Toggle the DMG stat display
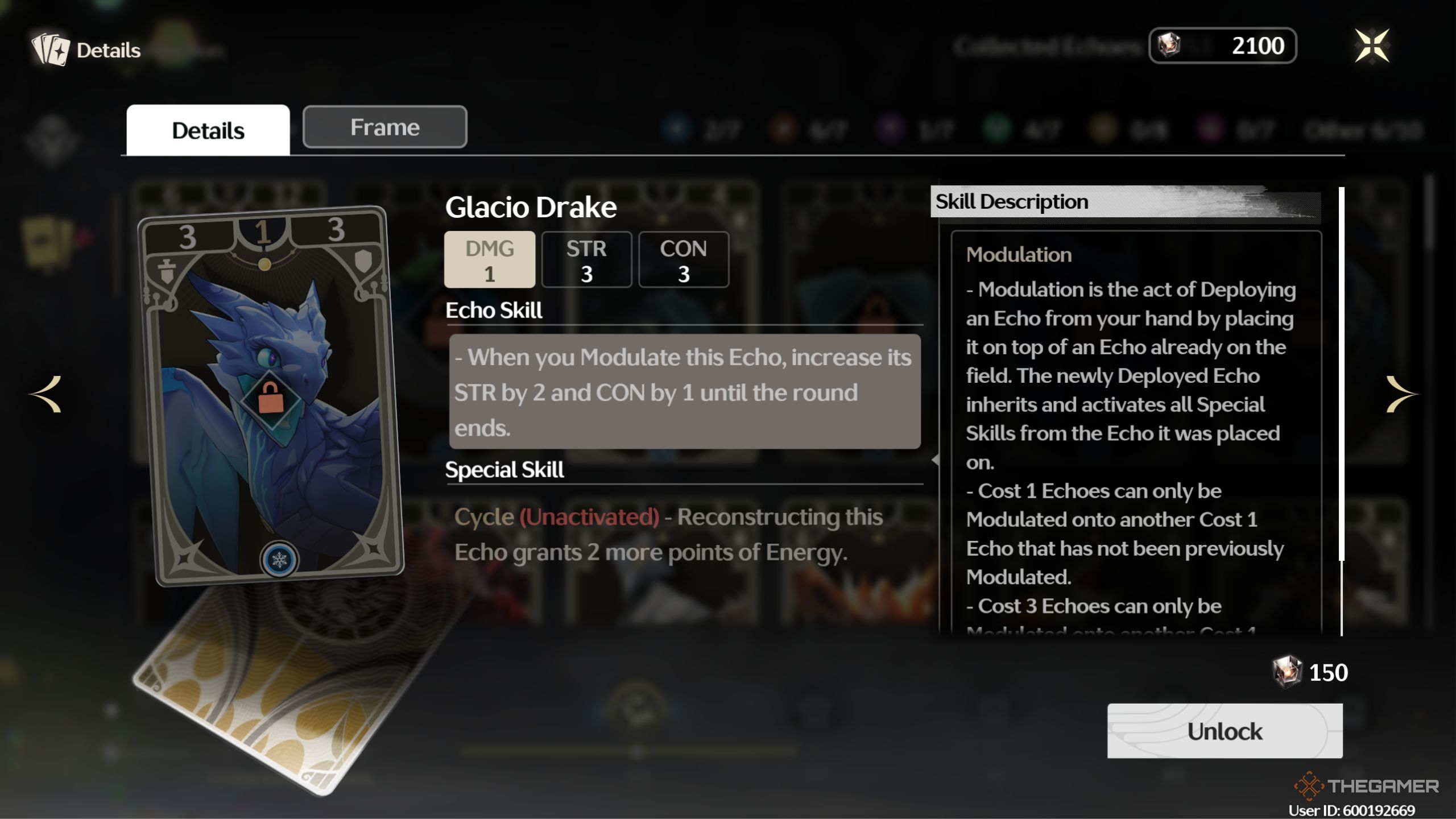The height and width of the screenshot is (819, 1456). click(490, 259)
